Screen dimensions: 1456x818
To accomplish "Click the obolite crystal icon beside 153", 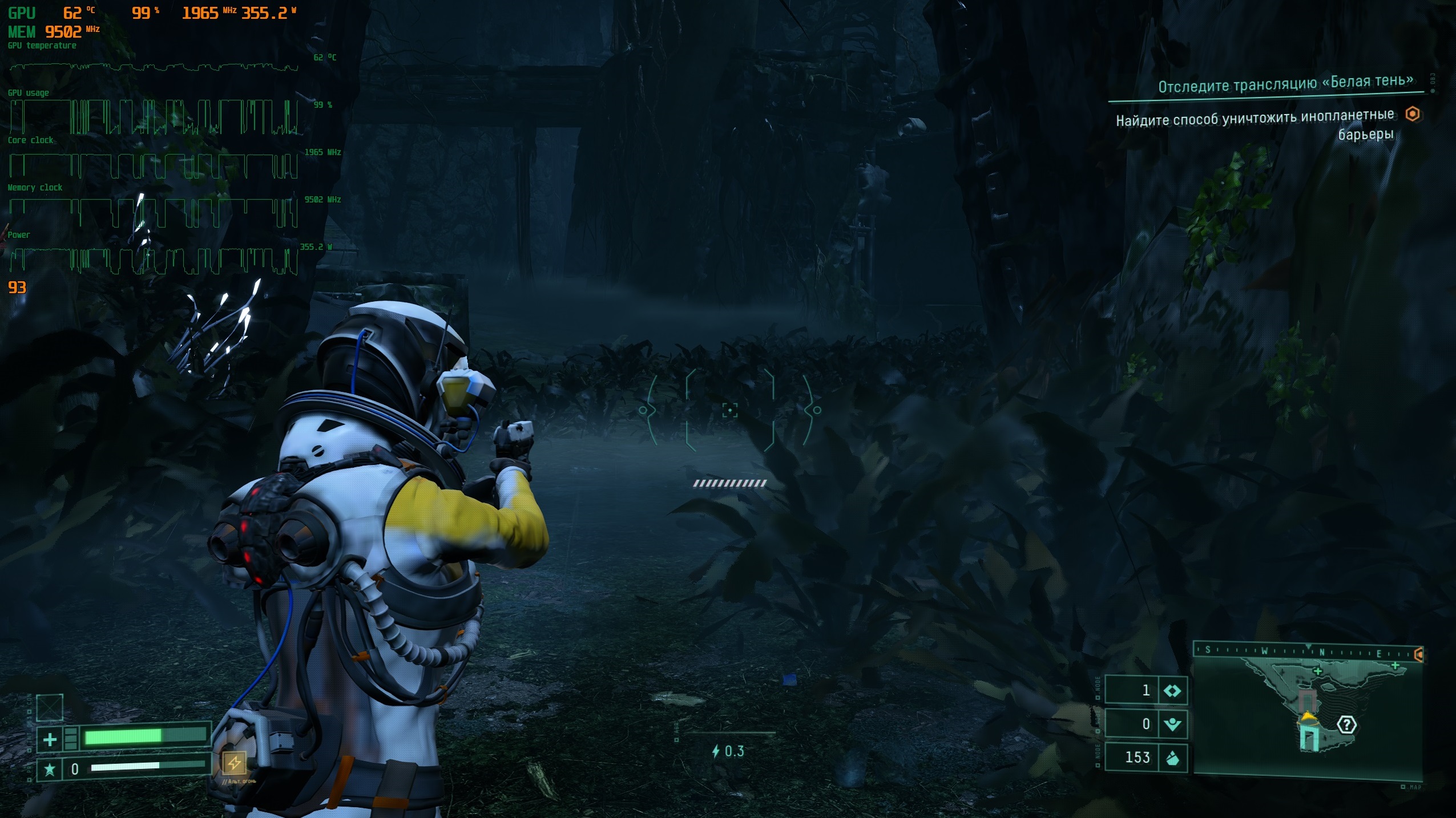I will (1172, 758).
